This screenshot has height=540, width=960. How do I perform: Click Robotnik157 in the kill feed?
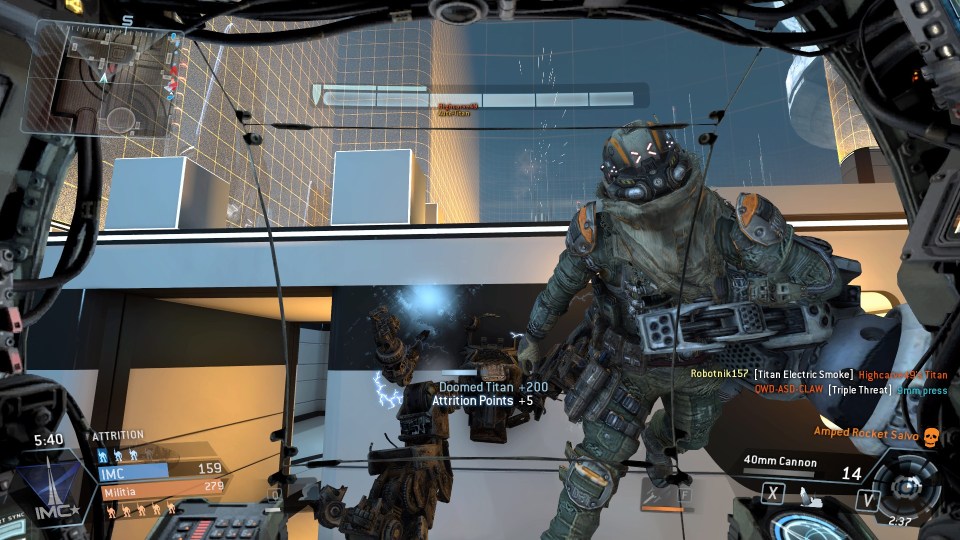720,374
